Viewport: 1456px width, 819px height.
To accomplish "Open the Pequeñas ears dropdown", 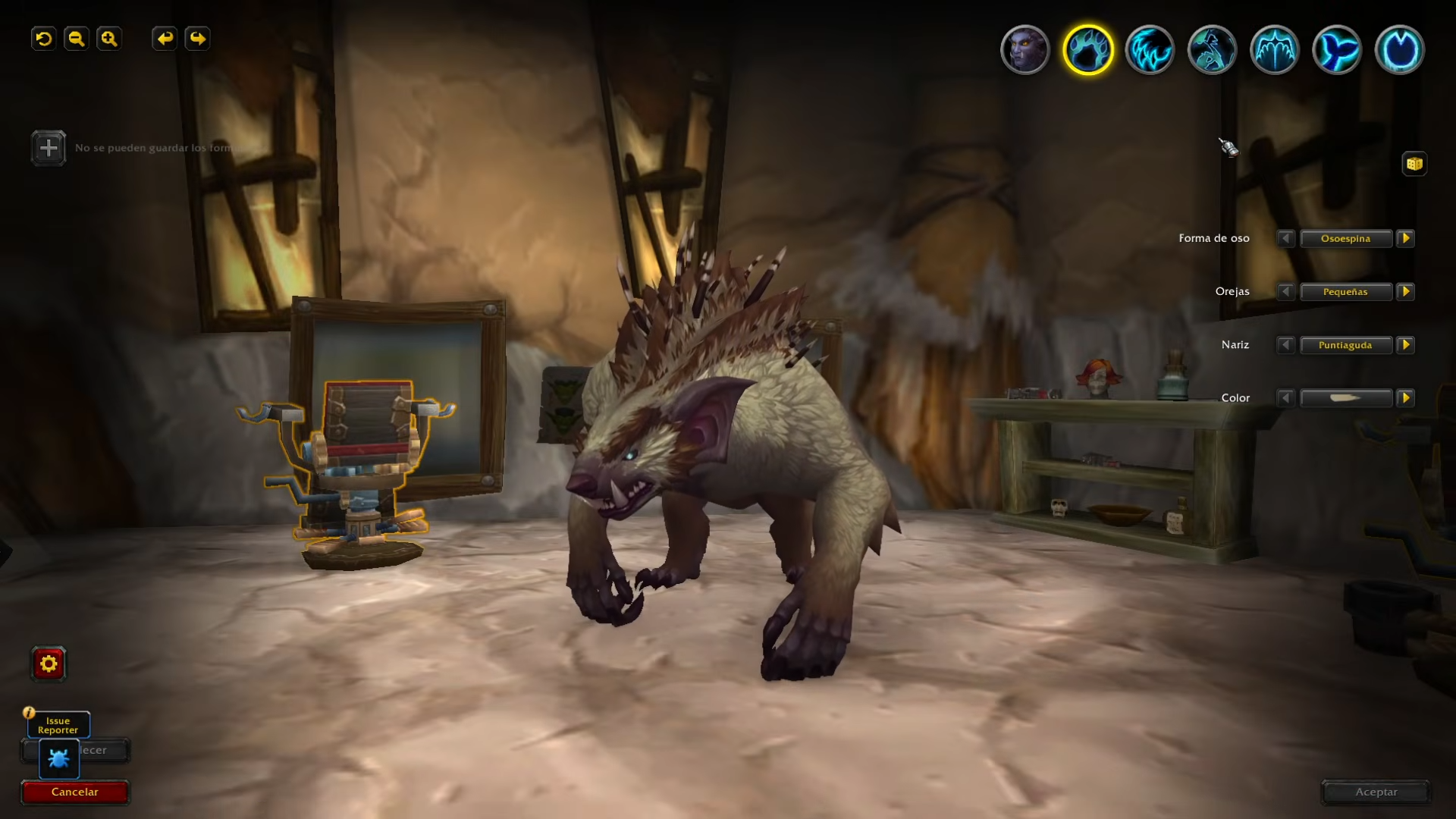I will [1346, 292].
